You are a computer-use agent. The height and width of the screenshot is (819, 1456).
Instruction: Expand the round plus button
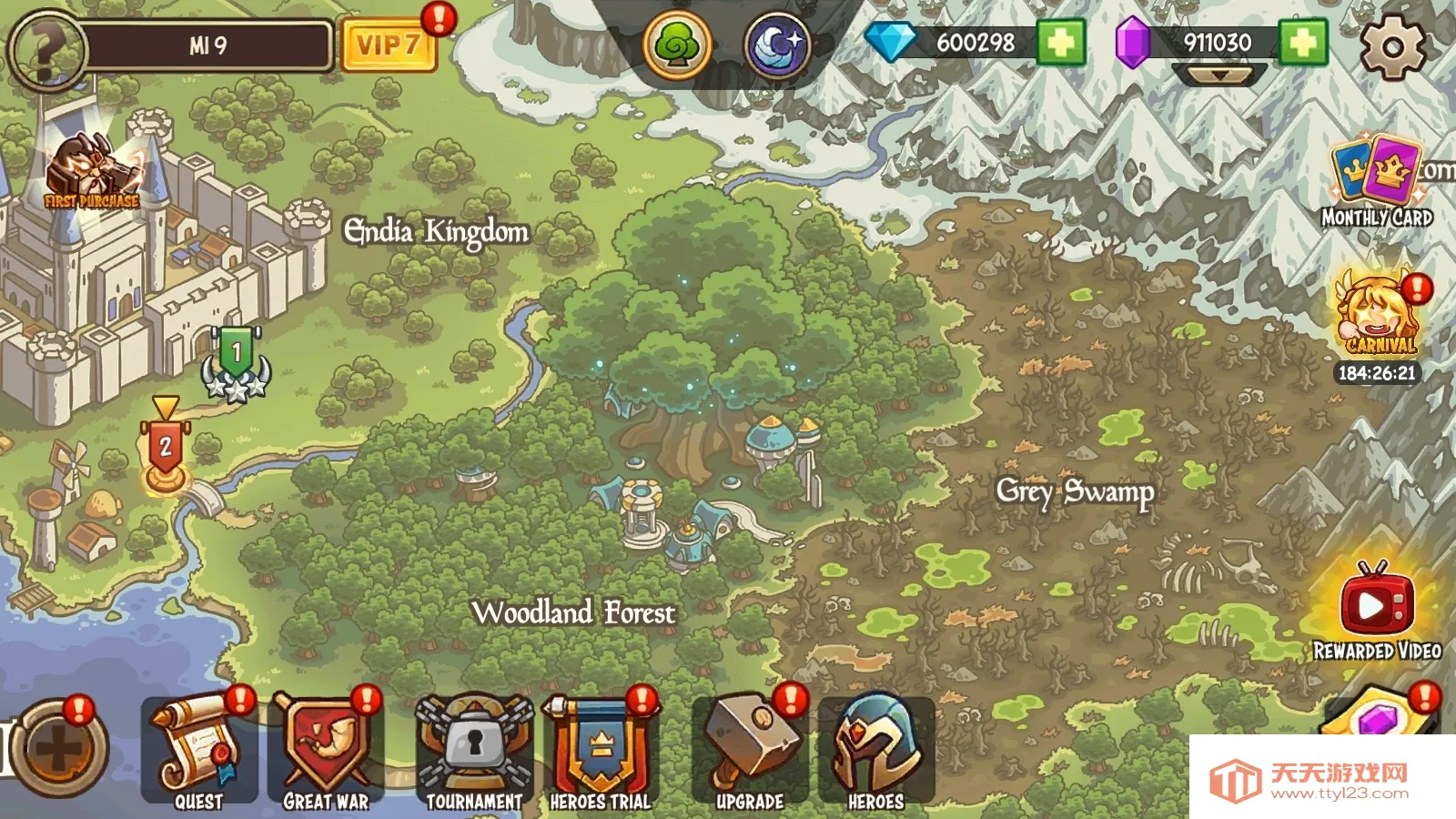pyautogui.click(x=60, y=750)
